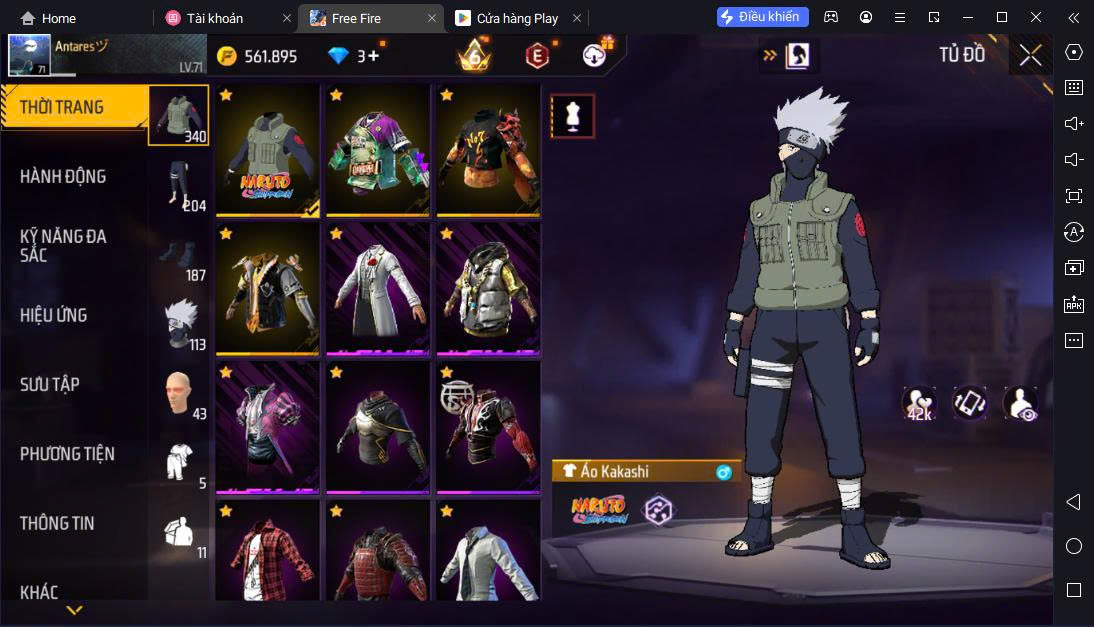Choose the green and purple graffiti jacket
This screenshot has height=627, width=1094.
377,150
